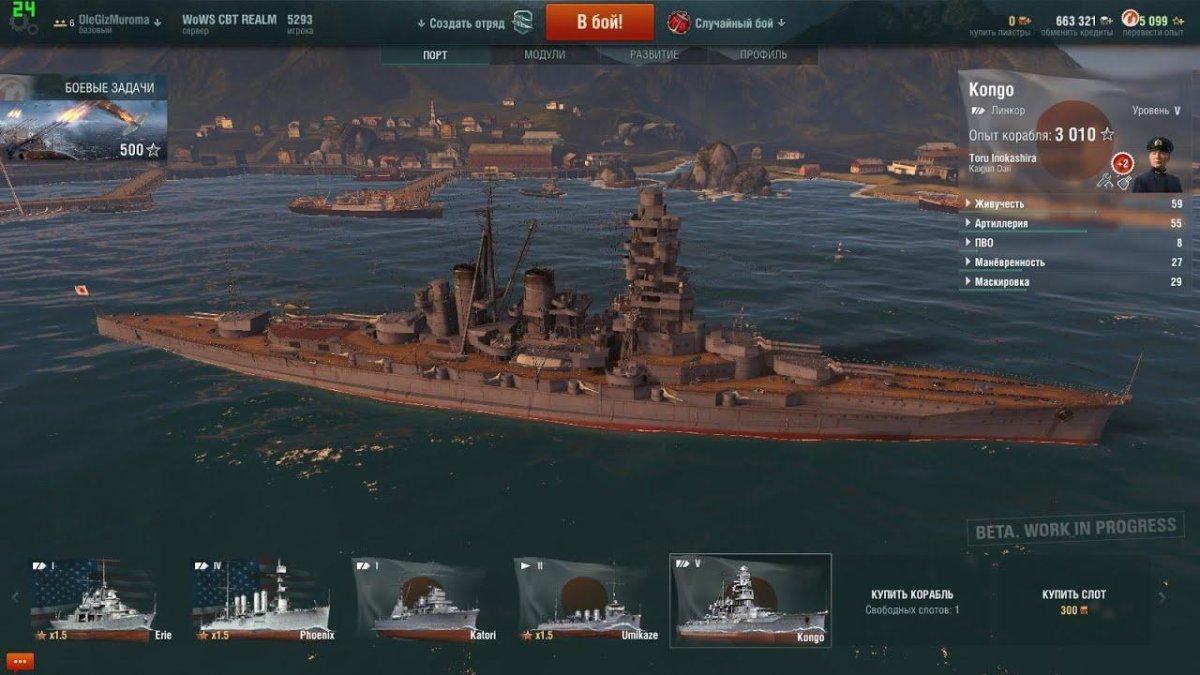The width and height of the screenshot is (1200, 675).
Task: Switch to the Модули tab
Action: tap(544, 55)
